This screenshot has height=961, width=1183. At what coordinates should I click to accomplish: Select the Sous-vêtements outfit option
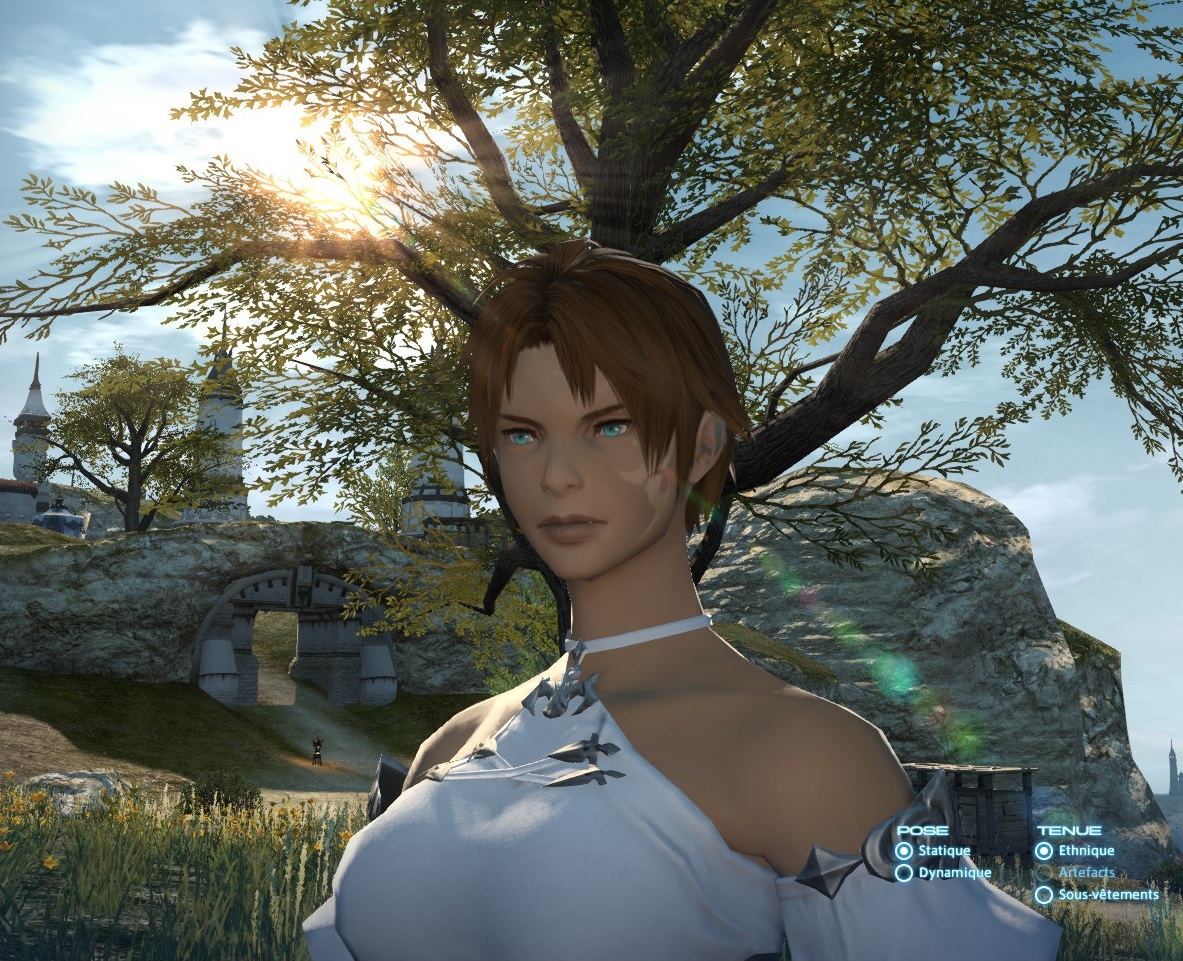1044,895
